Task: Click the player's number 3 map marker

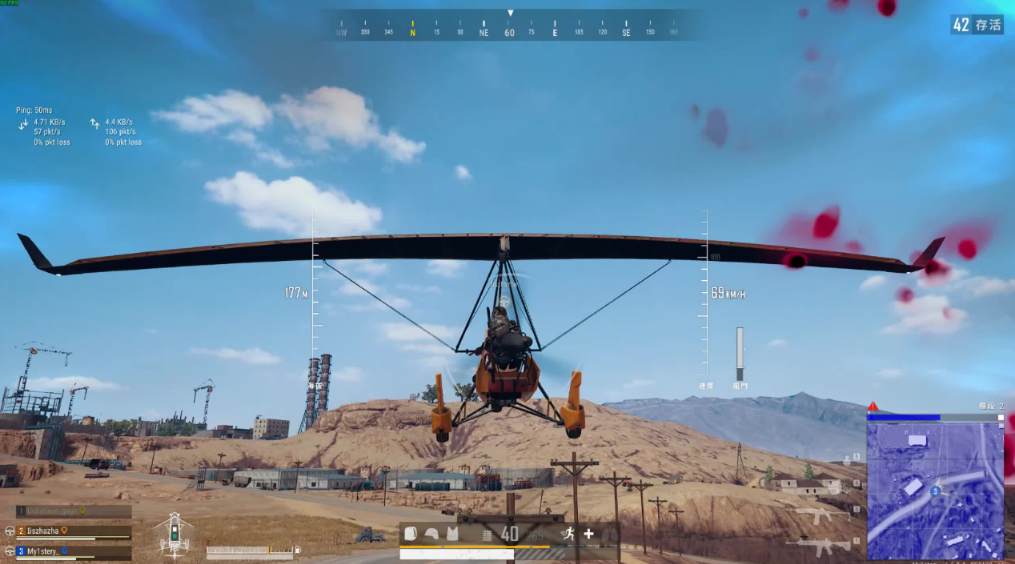Action: (x=934, y=491)
